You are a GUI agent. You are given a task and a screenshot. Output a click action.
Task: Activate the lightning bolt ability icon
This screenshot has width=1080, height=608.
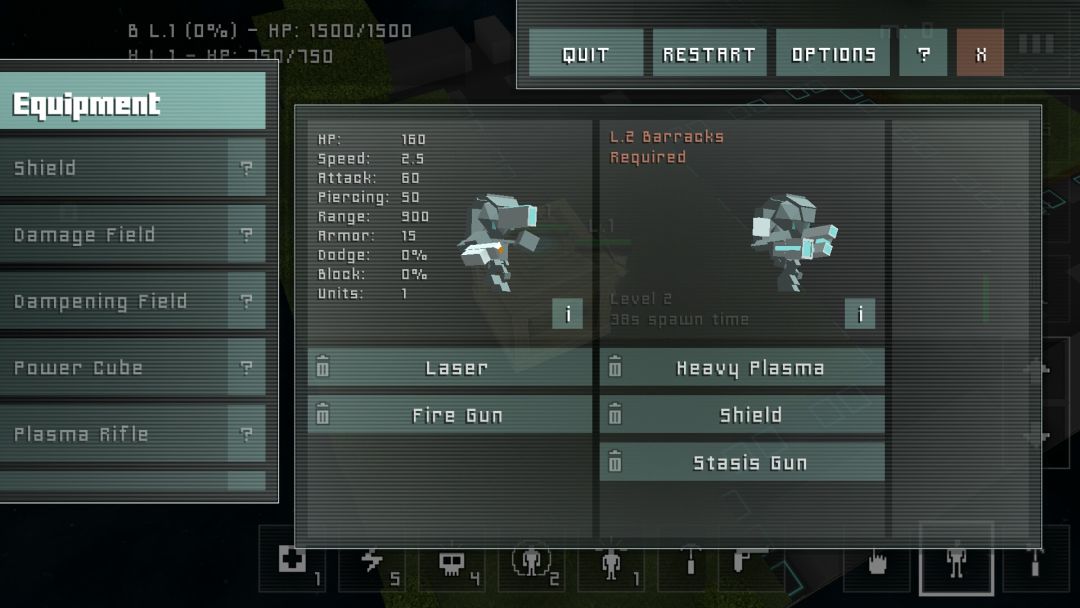(372, 562)
